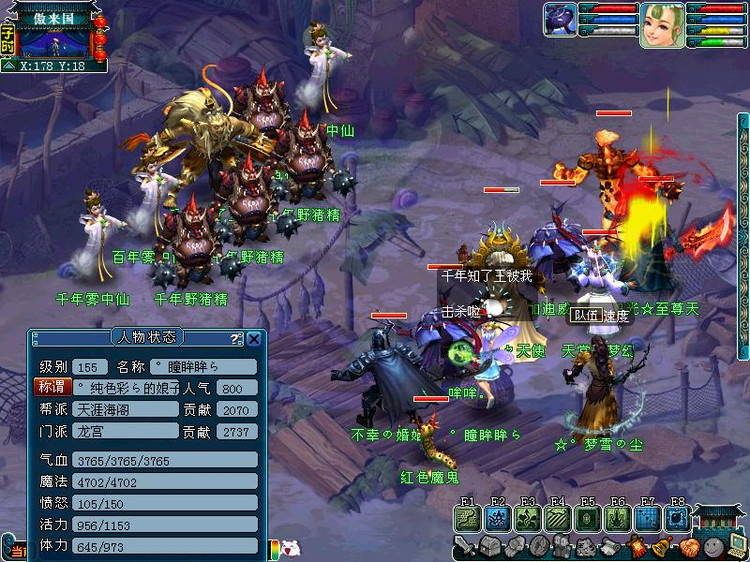The width and height of the screenshot is (750, 562).
Task: Use the F8 blue skill slot
Action: 678,518
